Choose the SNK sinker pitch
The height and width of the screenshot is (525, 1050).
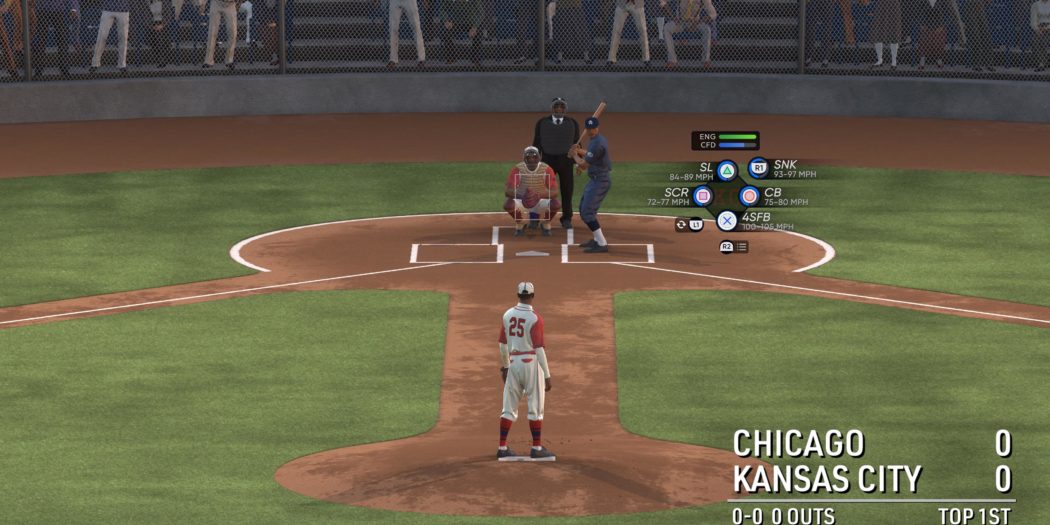tap(758, 168)
